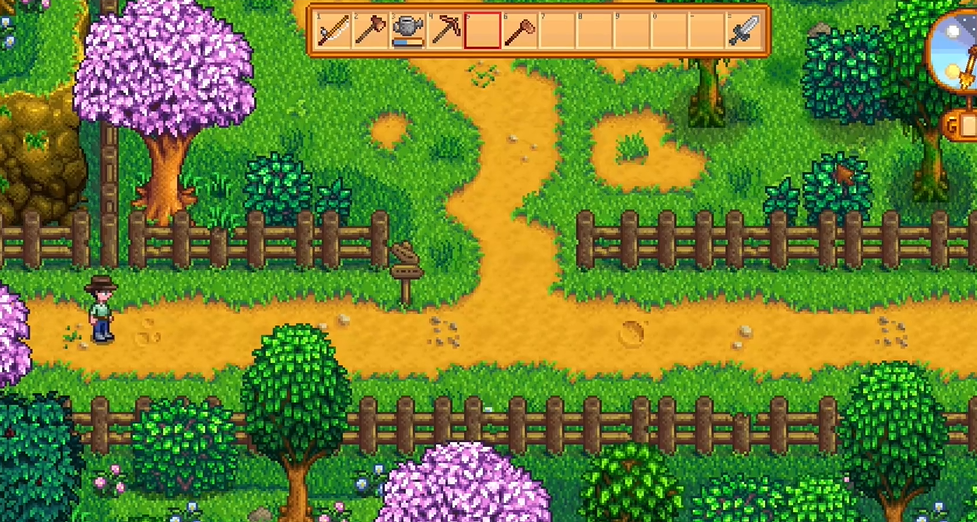Select the fishing rod in the hotbar

(x=333, y=31)
